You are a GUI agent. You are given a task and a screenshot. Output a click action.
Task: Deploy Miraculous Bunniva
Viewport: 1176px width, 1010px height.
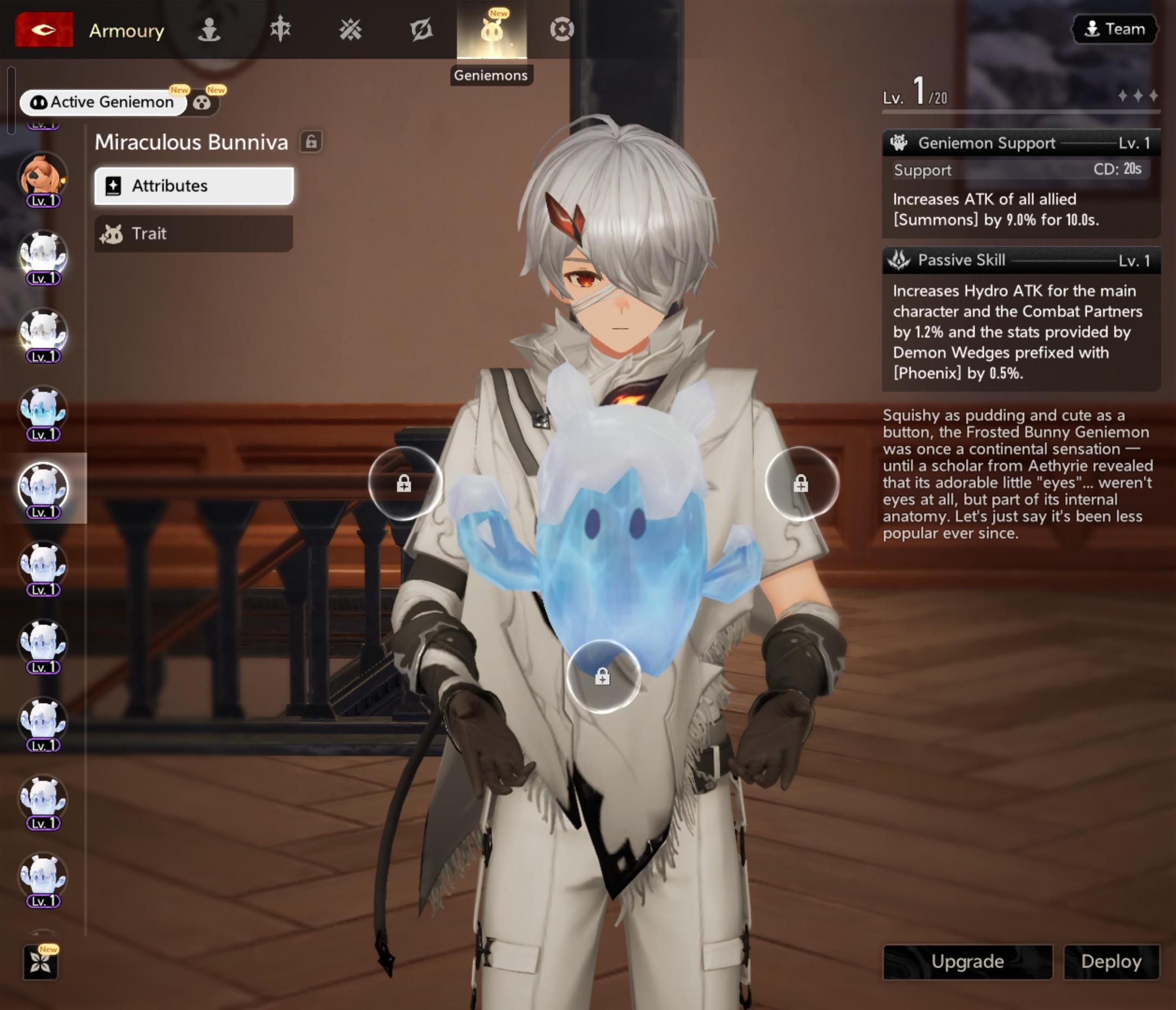(x=1111, y=962)
